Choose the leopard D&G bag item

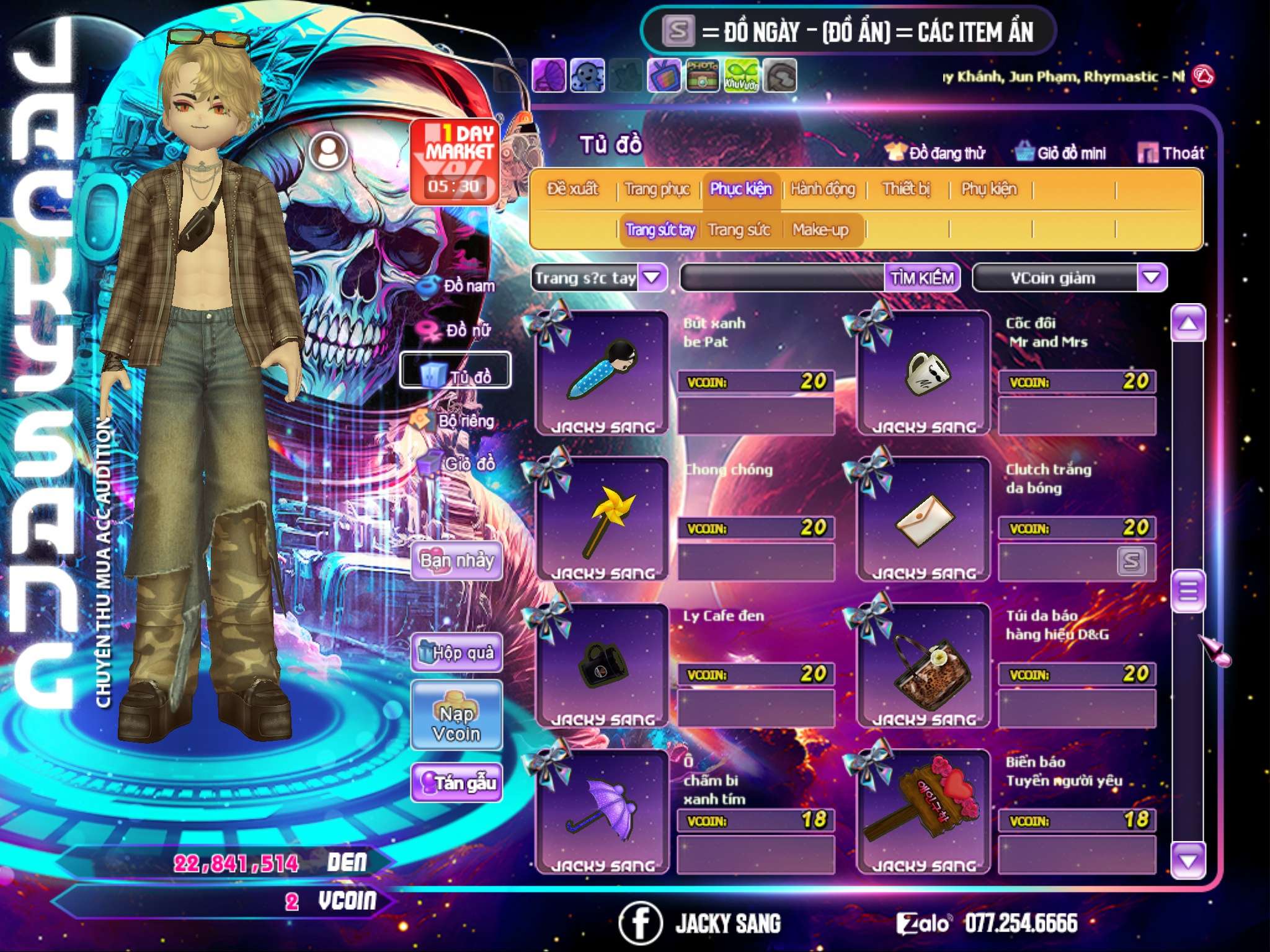923,666
